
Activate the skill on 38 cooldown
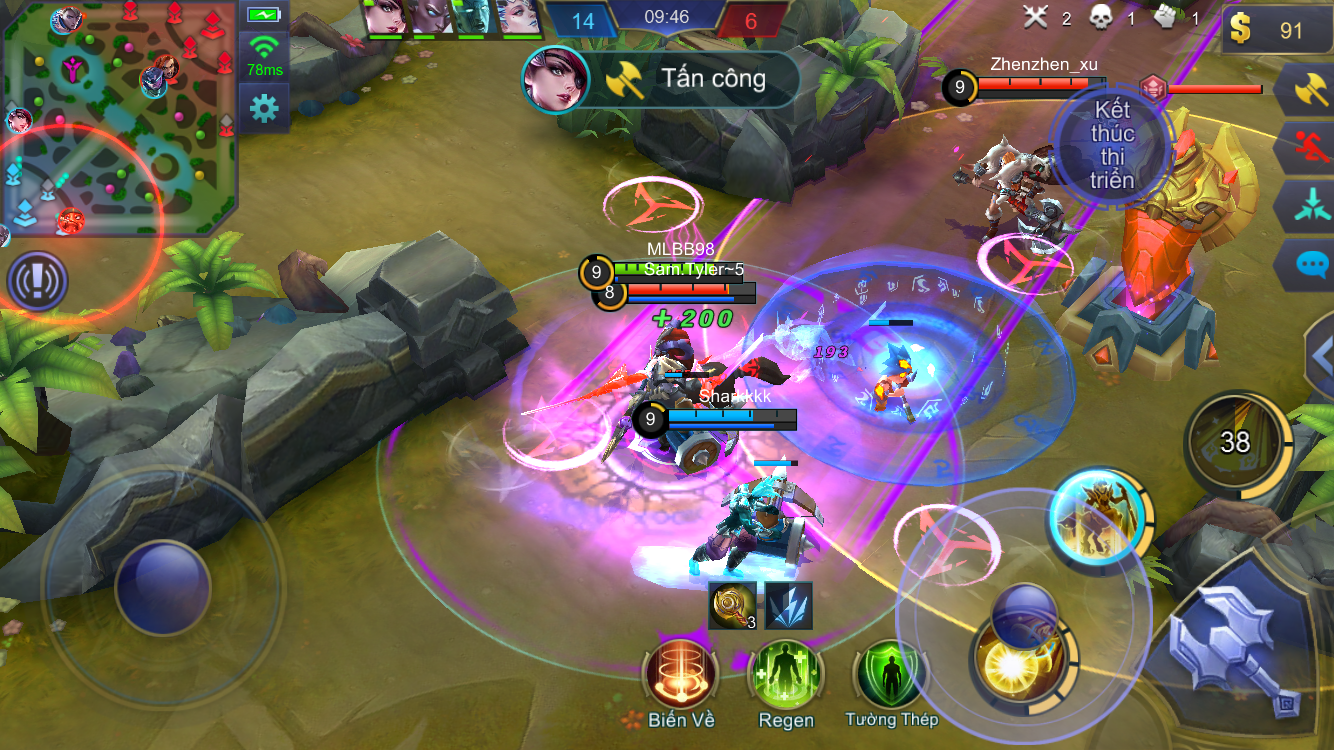tap(1234, 441)
